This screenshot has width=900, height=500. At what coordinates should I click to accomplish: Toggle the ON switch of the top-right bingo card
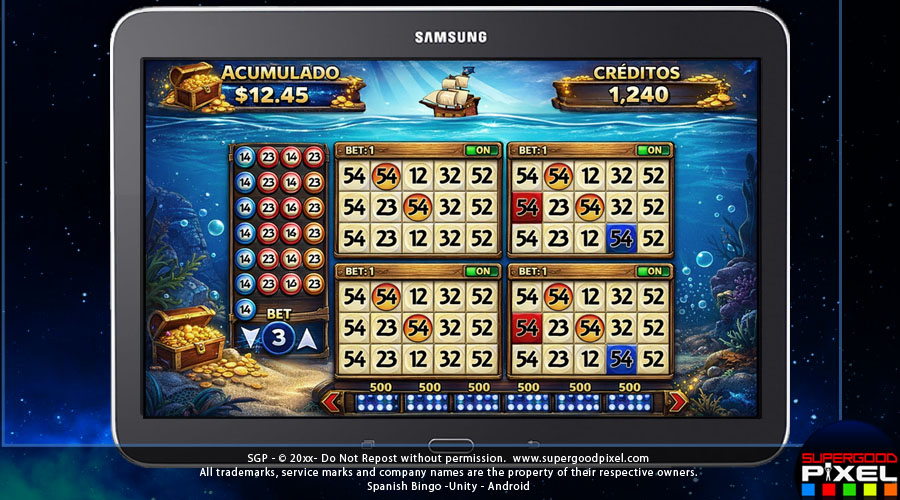pos(652,150)
